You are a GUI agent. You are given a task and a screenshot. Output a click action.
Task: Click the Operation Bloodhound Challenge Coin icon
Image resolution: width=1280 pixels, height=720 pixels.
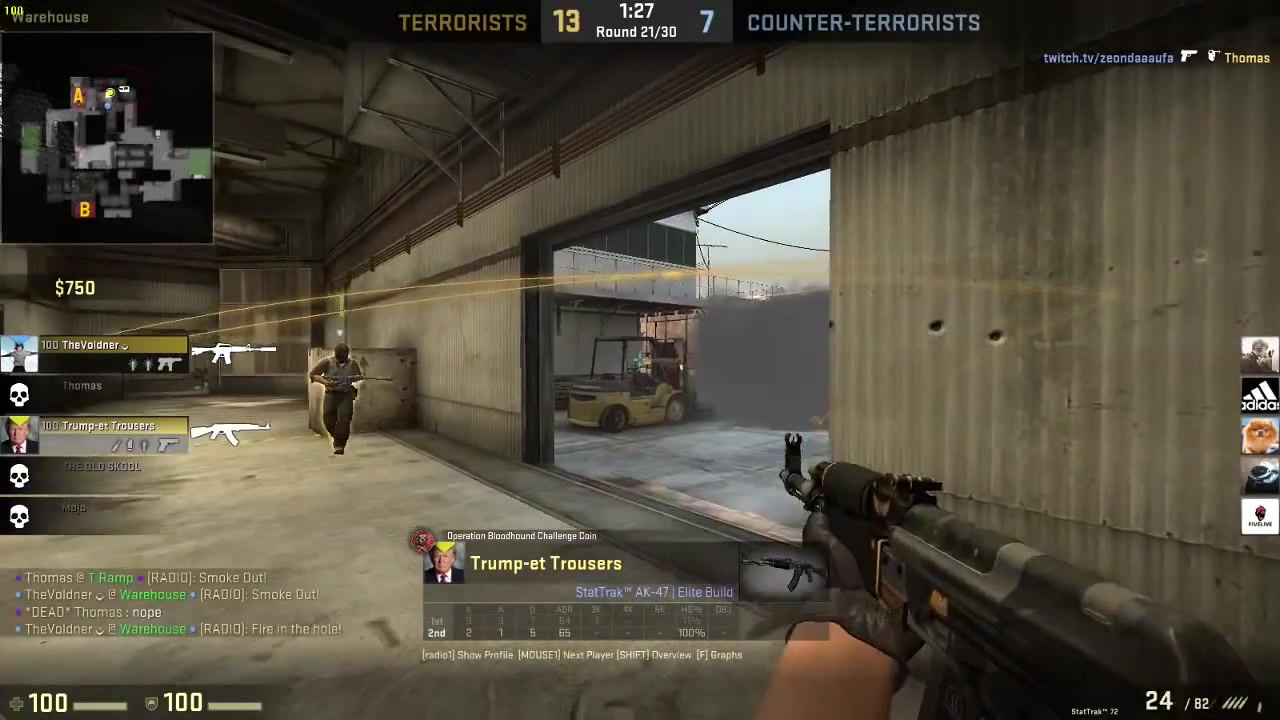pos(421,538)
